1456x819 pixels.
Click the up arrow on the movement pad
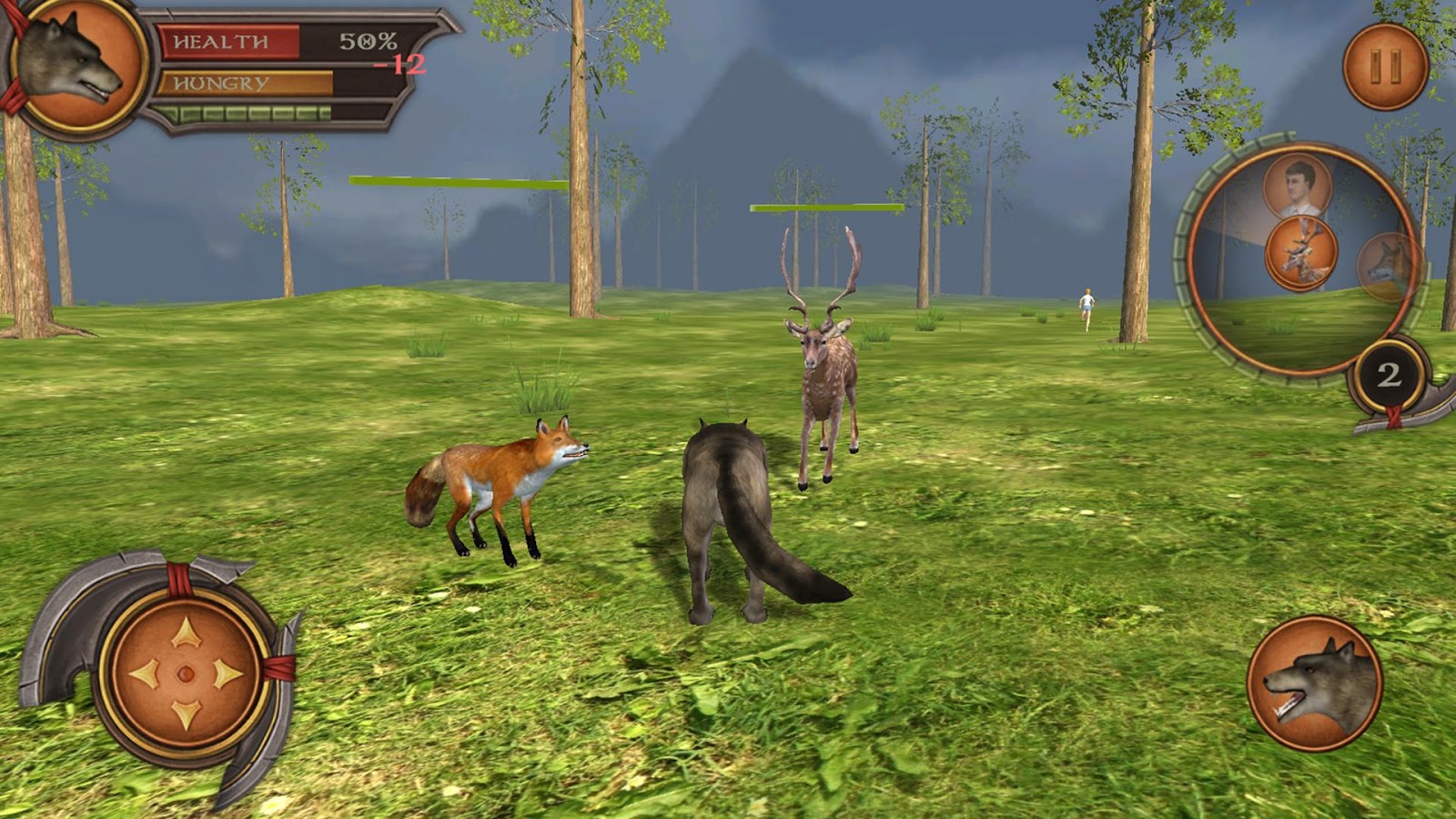pyautogui.click(x=186, y=632)
